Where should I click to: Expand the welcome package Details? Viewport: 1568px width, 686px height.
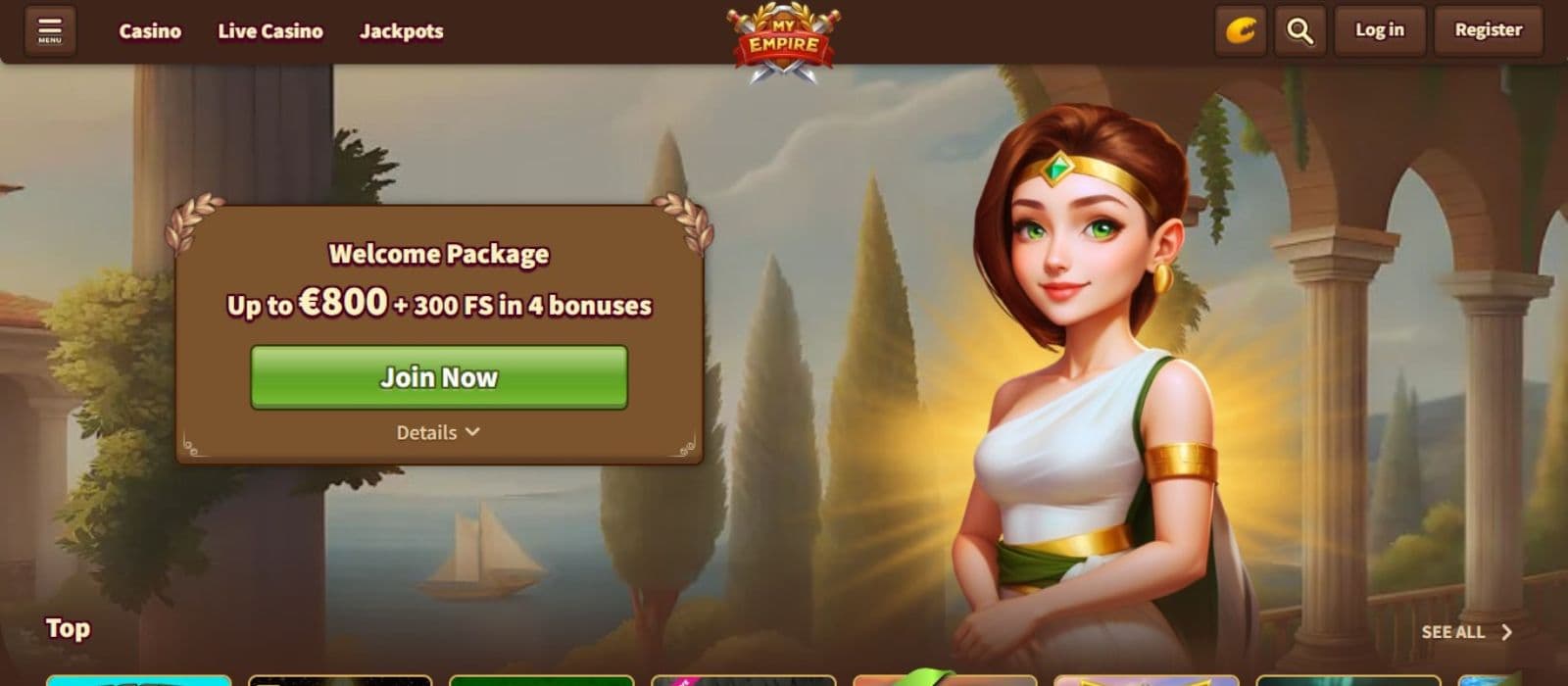click(438, 432)
